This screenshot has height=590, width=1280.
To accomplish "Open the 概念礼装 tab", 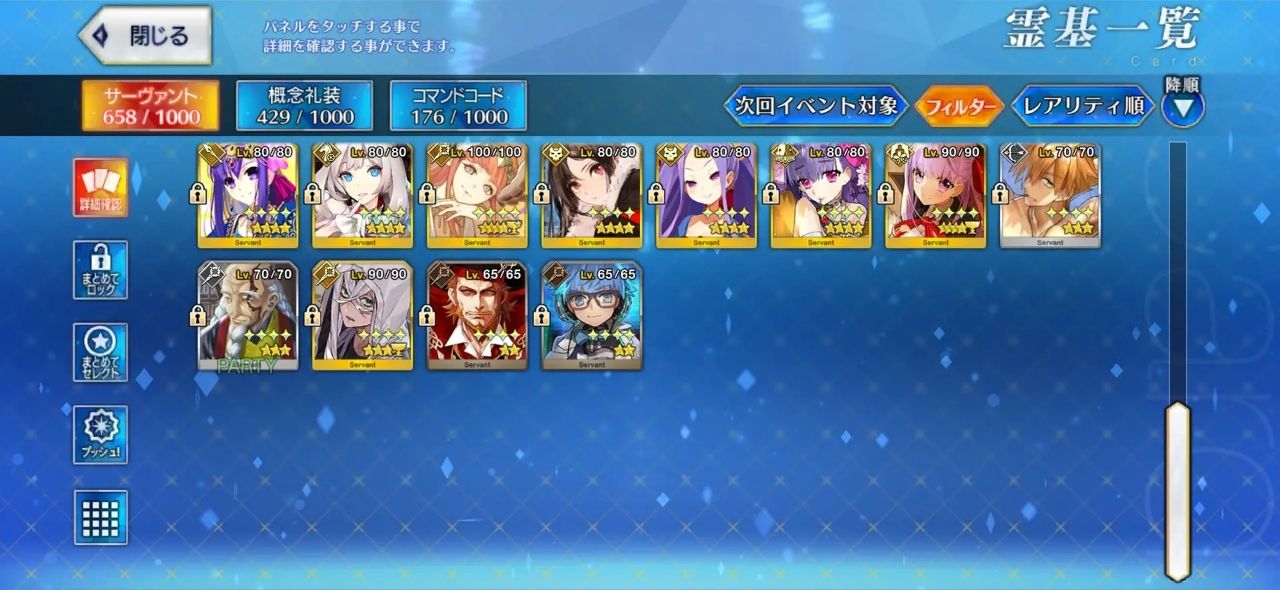I will point(304,106).
